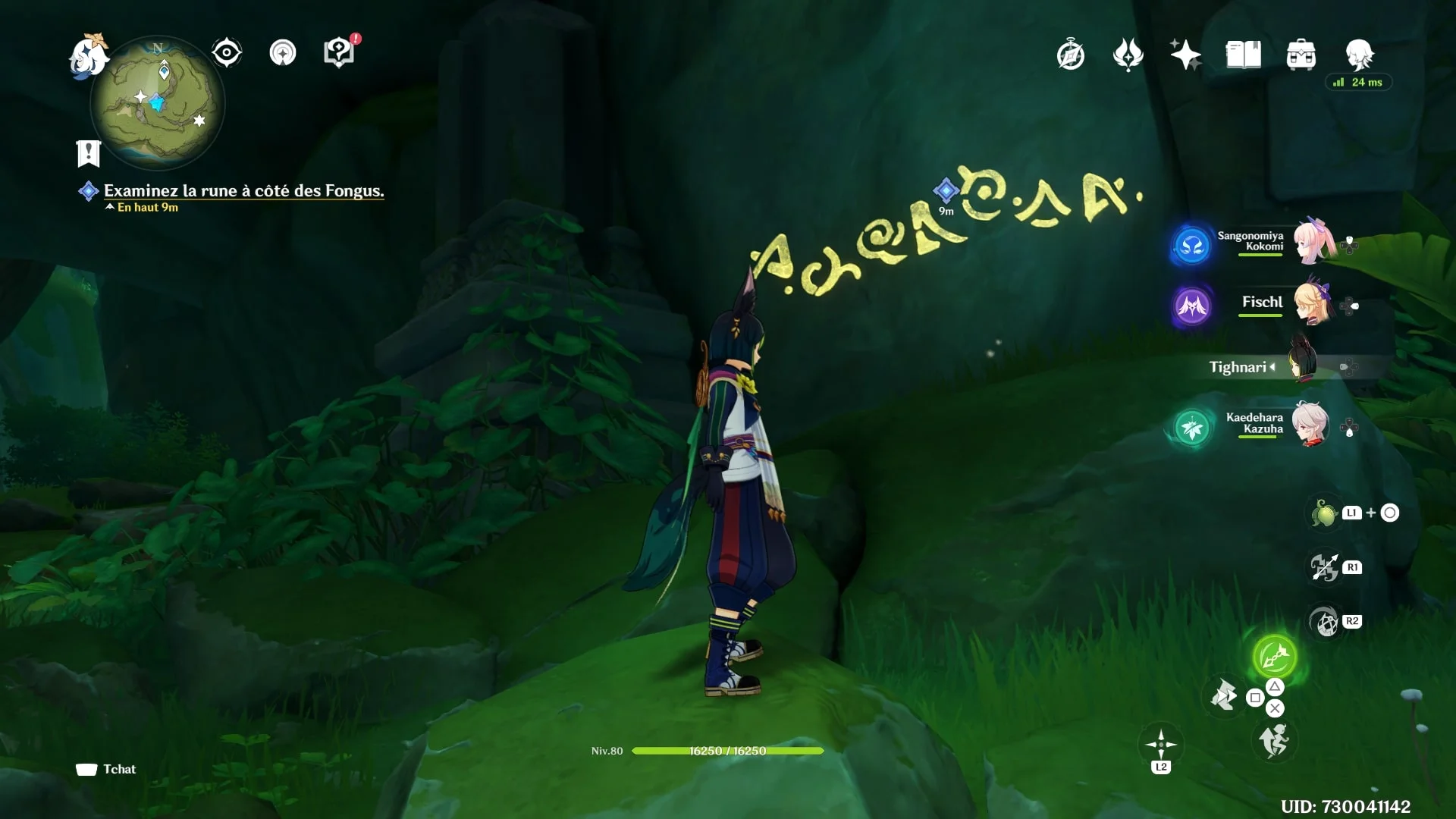Open the Paimon menu
This screenshot has width=1456, height=819.
pyautogui.click(x=89, y=57)
